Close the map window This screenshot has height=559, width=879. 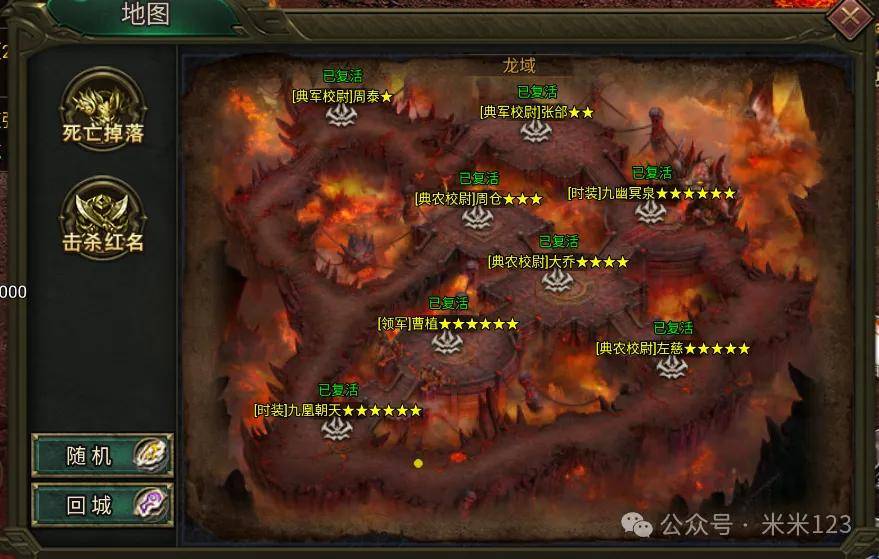851,15
